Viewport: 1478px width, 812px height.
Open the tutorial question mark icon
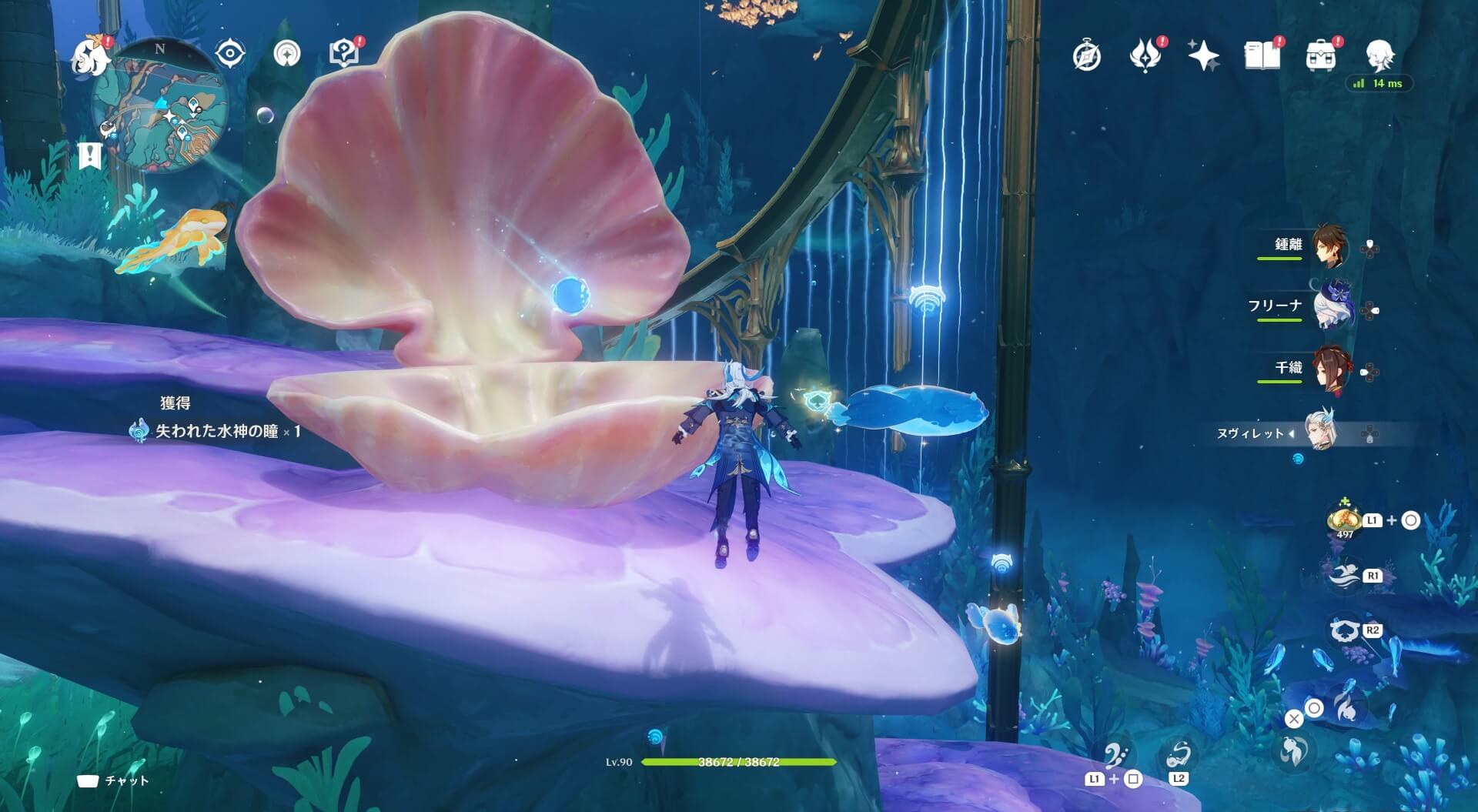[343, 54]
